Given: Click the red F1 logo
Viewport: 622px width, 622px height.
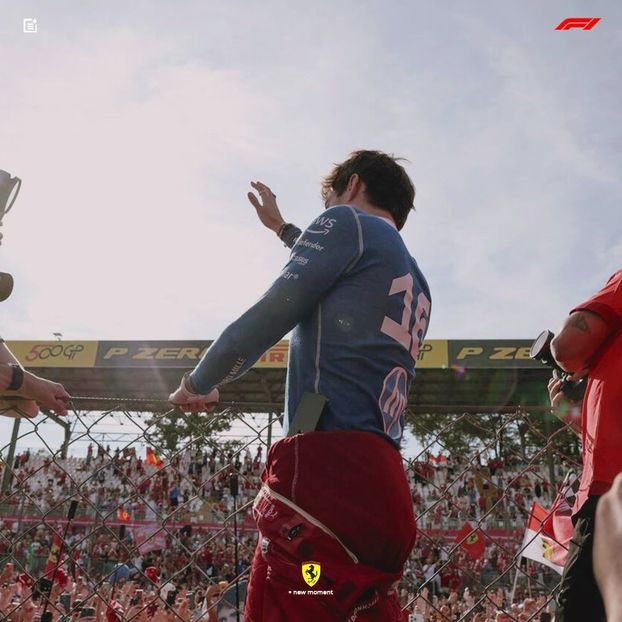Looking at the screenshot, I should click(578, 24).
